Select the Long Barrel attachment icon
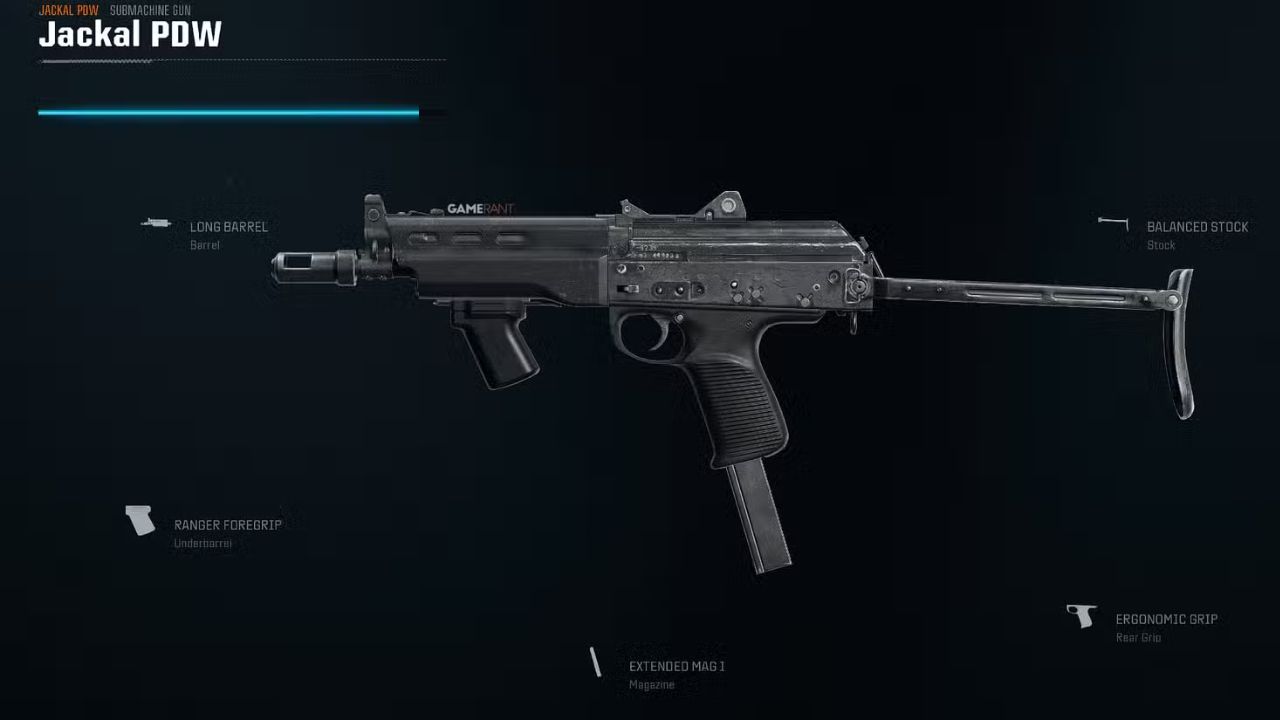This screenshot has height=720, width=1280. click(x=157, y=224)
